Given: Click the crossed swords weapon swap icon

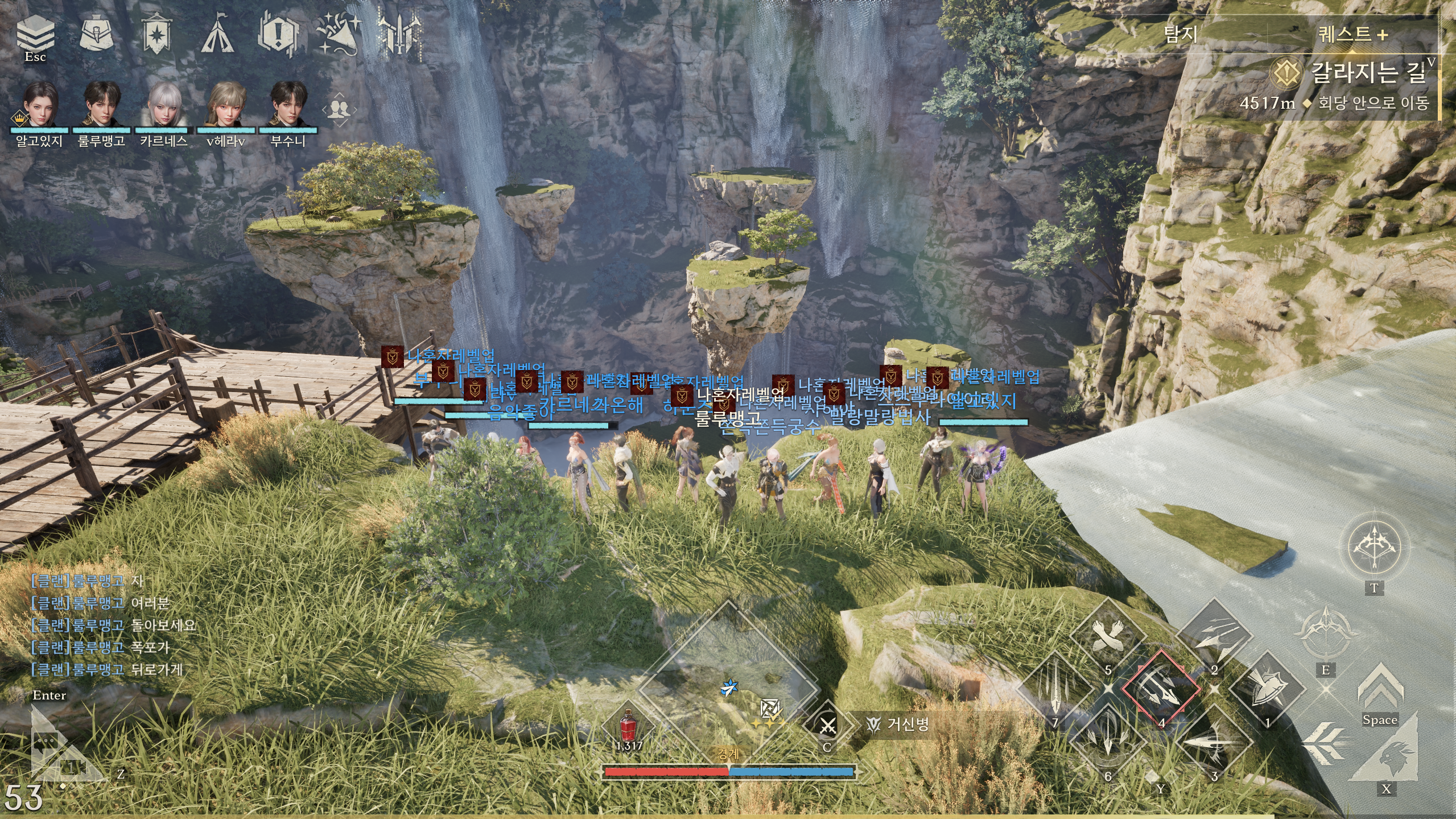Looking at the screenshot, I should tap(827, 726).
